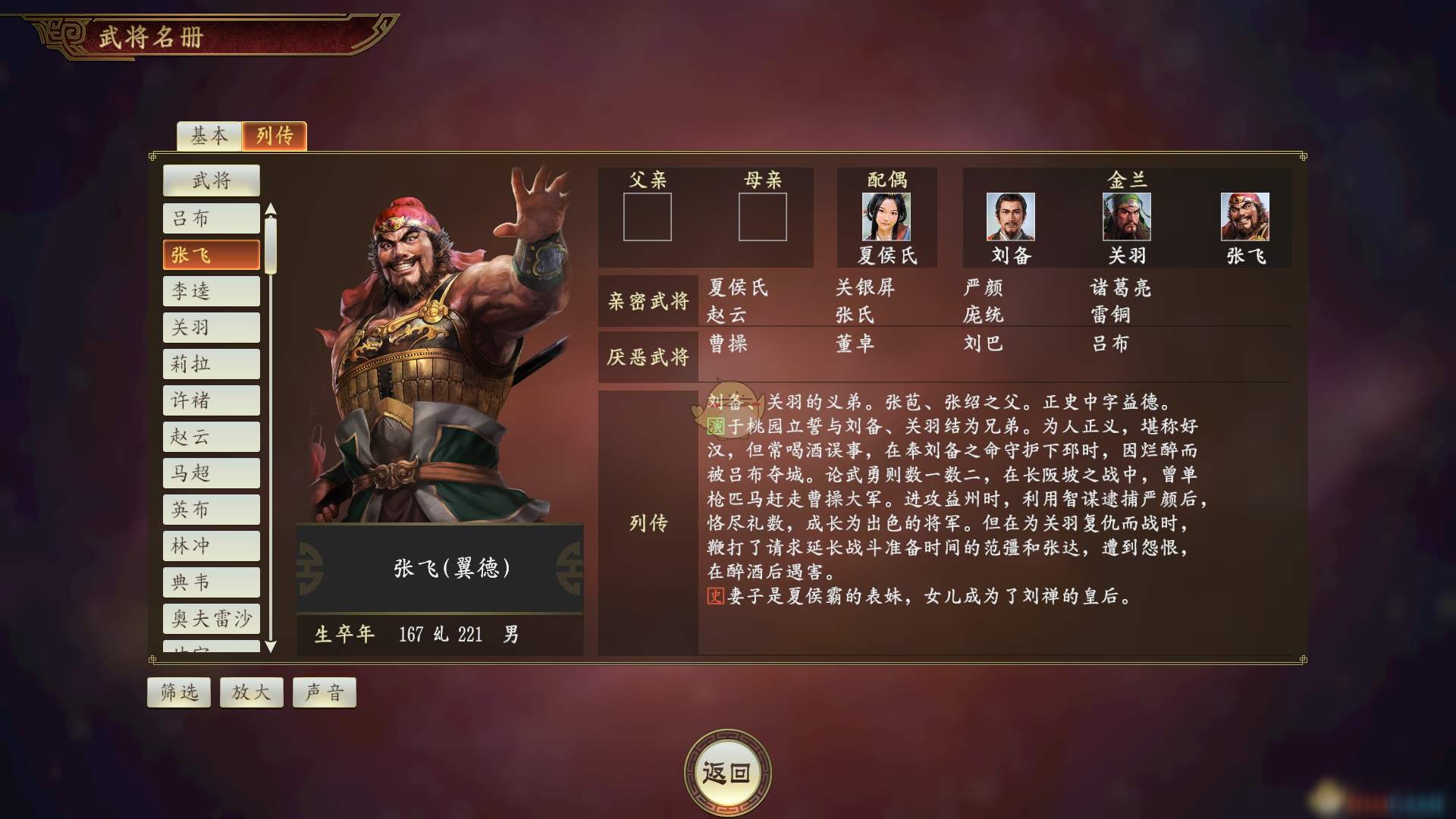The height and width of the screenshot is (819, 1456).
Task: Click the 武将 category header button
Action: 211,180
